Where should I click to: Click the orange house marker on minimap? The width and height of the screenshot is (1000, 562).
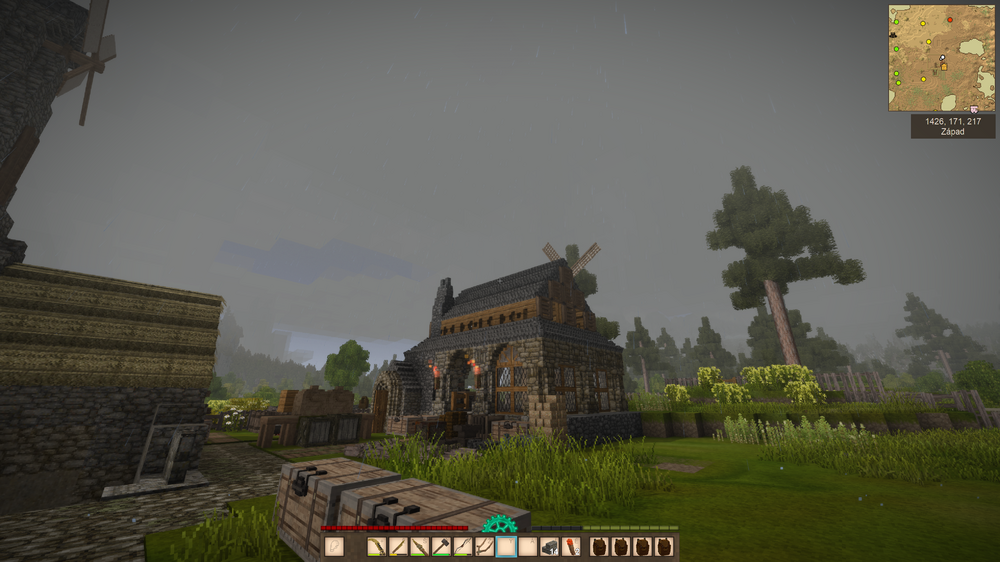click(x=943, y=67)
